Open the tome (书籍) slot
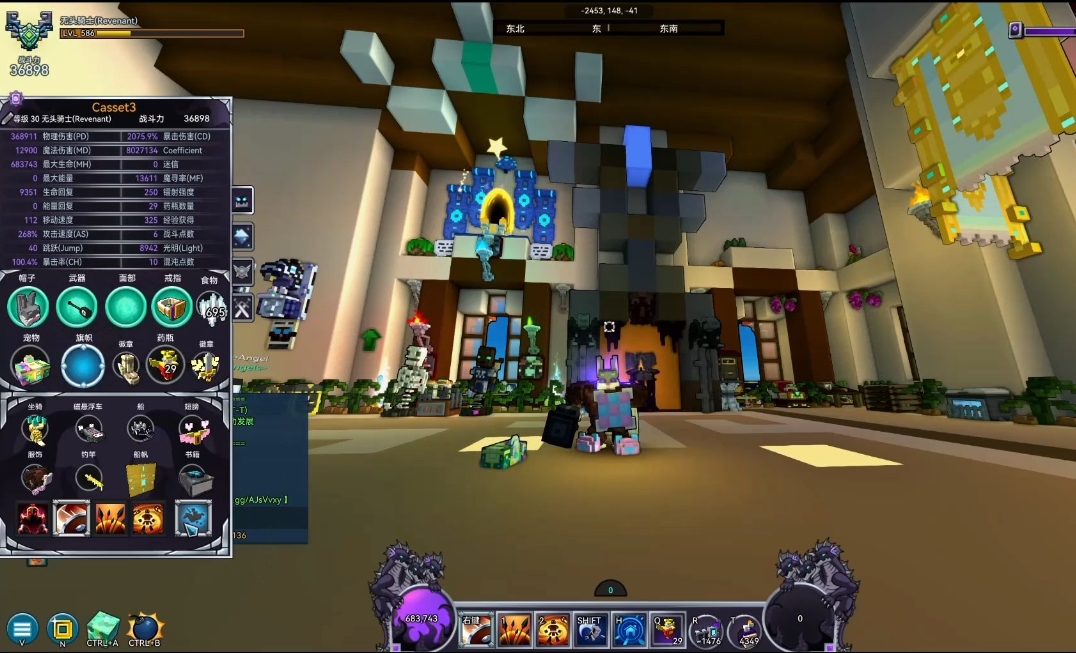Viewport: 1076px width, 653px height. coord(195,479)
